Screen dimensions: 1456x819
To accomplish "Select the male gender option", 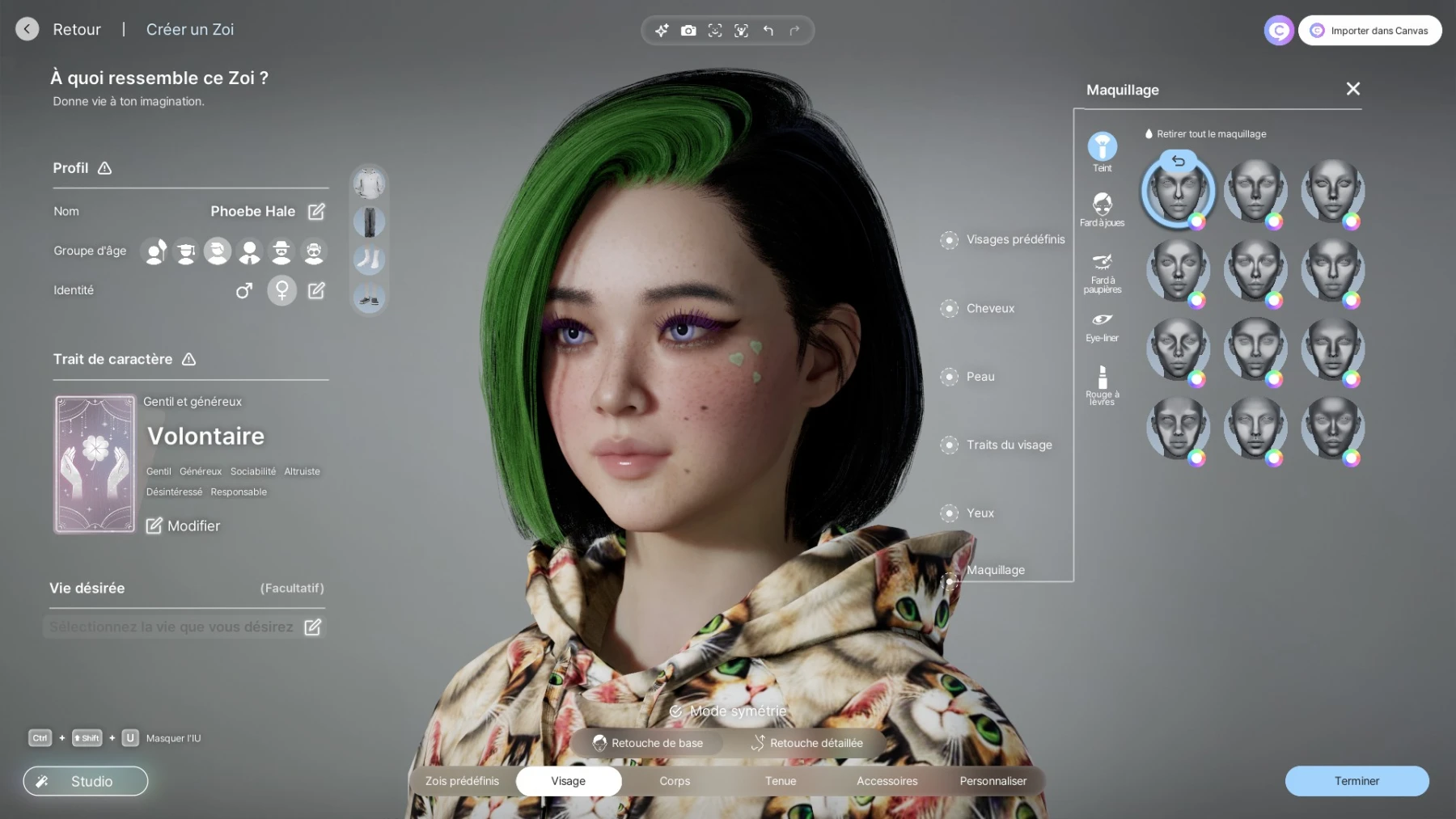I will (x=246, y=290).
